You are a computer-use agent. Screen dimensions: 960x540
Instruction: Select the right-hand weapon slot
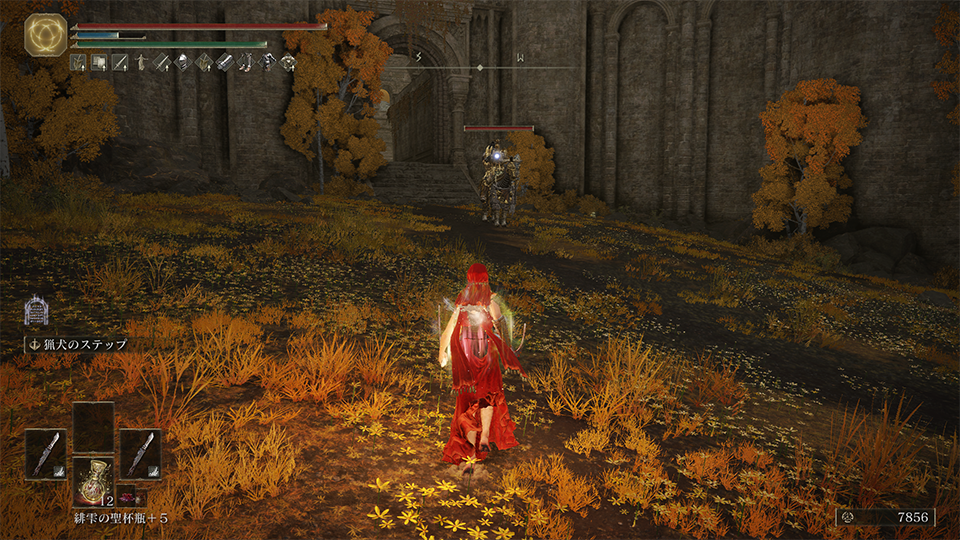(140, 452)
